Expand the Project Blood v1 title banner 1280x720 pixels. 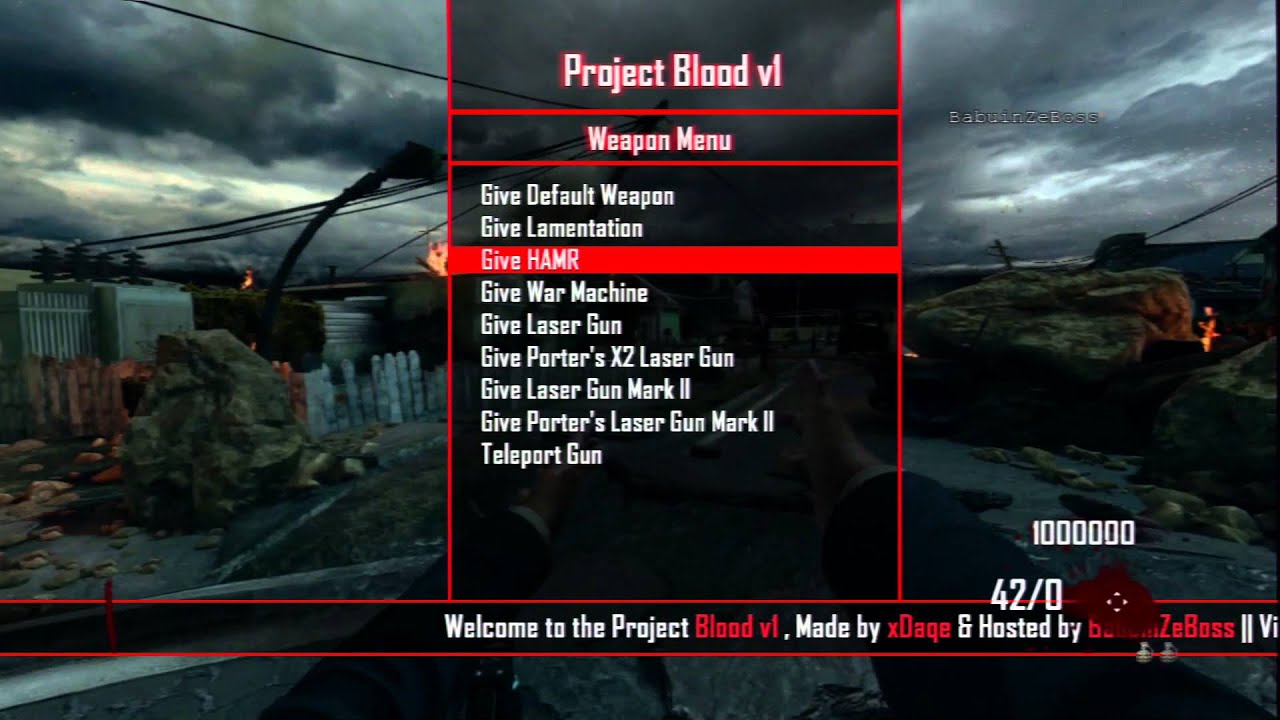[674, 71]
